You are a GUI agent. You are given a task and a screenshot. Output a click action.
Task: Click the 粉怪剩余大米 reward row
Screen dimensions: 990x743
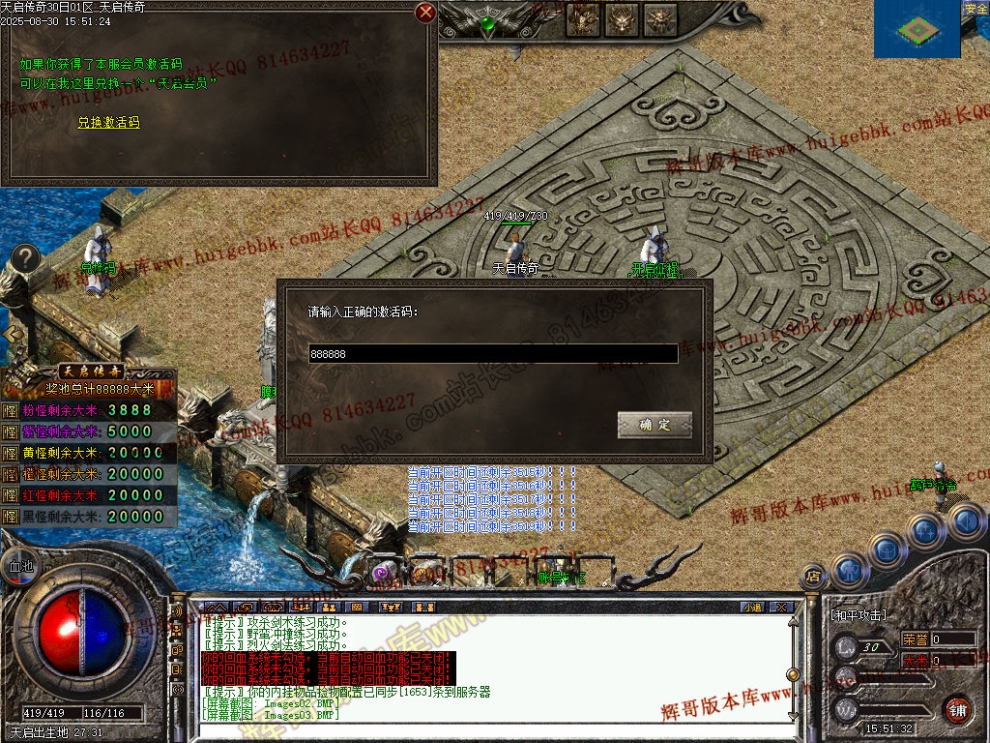(89, 410)
